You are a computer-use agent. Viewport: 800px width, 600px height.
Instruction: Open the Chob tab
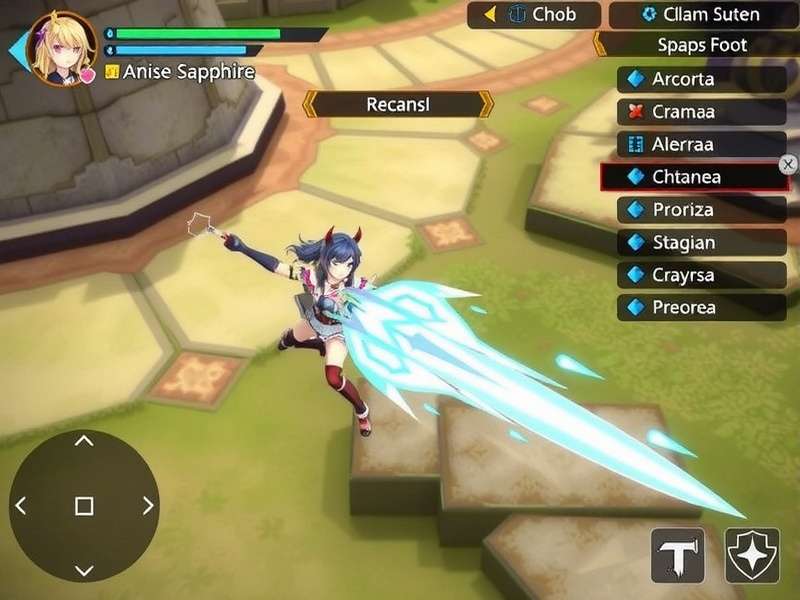[534, 15]
